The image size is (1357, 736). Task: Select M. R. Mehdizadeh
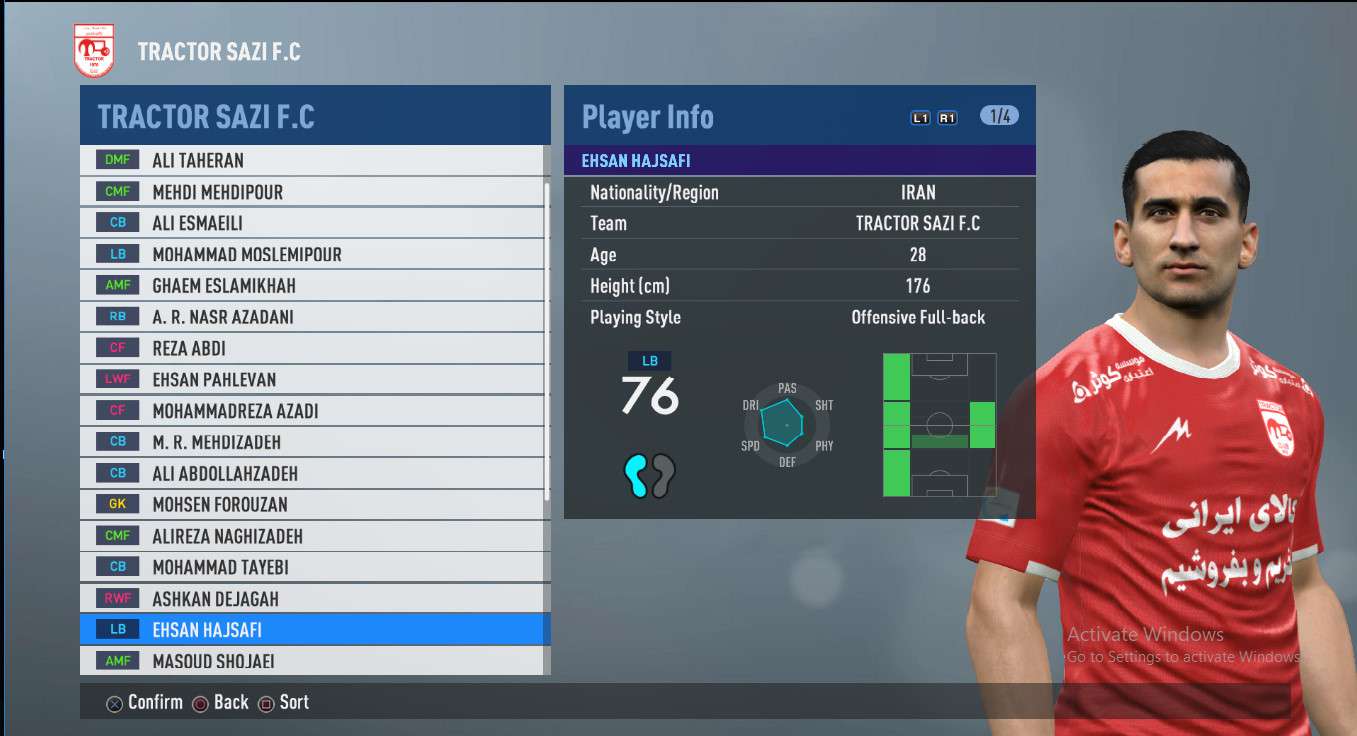(x=312, y=442)
